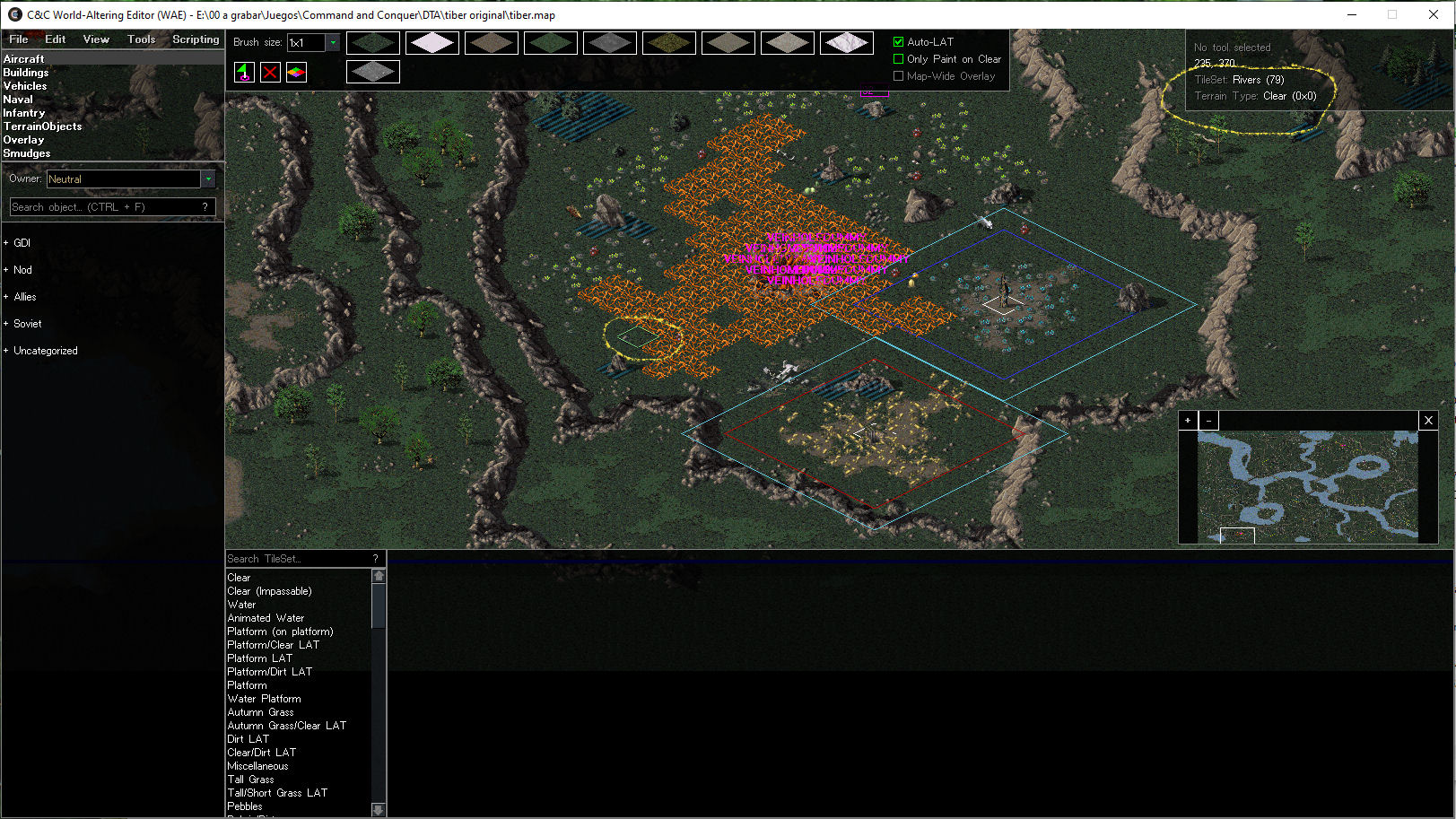Open the Owner dropdown
The height and width of the screenshot is (819, 1456).
click(208, 179)
